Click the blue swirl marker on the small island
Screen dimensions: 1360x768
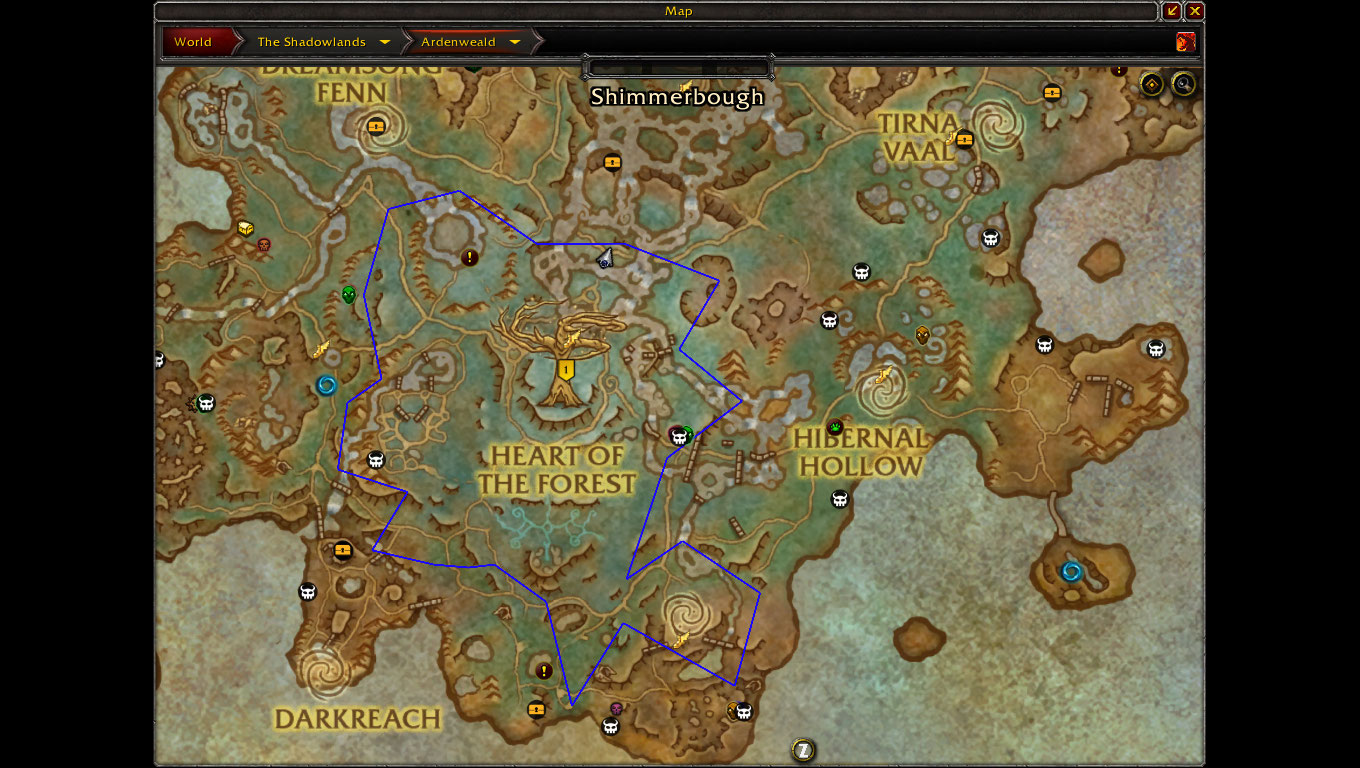point(1071,572)
